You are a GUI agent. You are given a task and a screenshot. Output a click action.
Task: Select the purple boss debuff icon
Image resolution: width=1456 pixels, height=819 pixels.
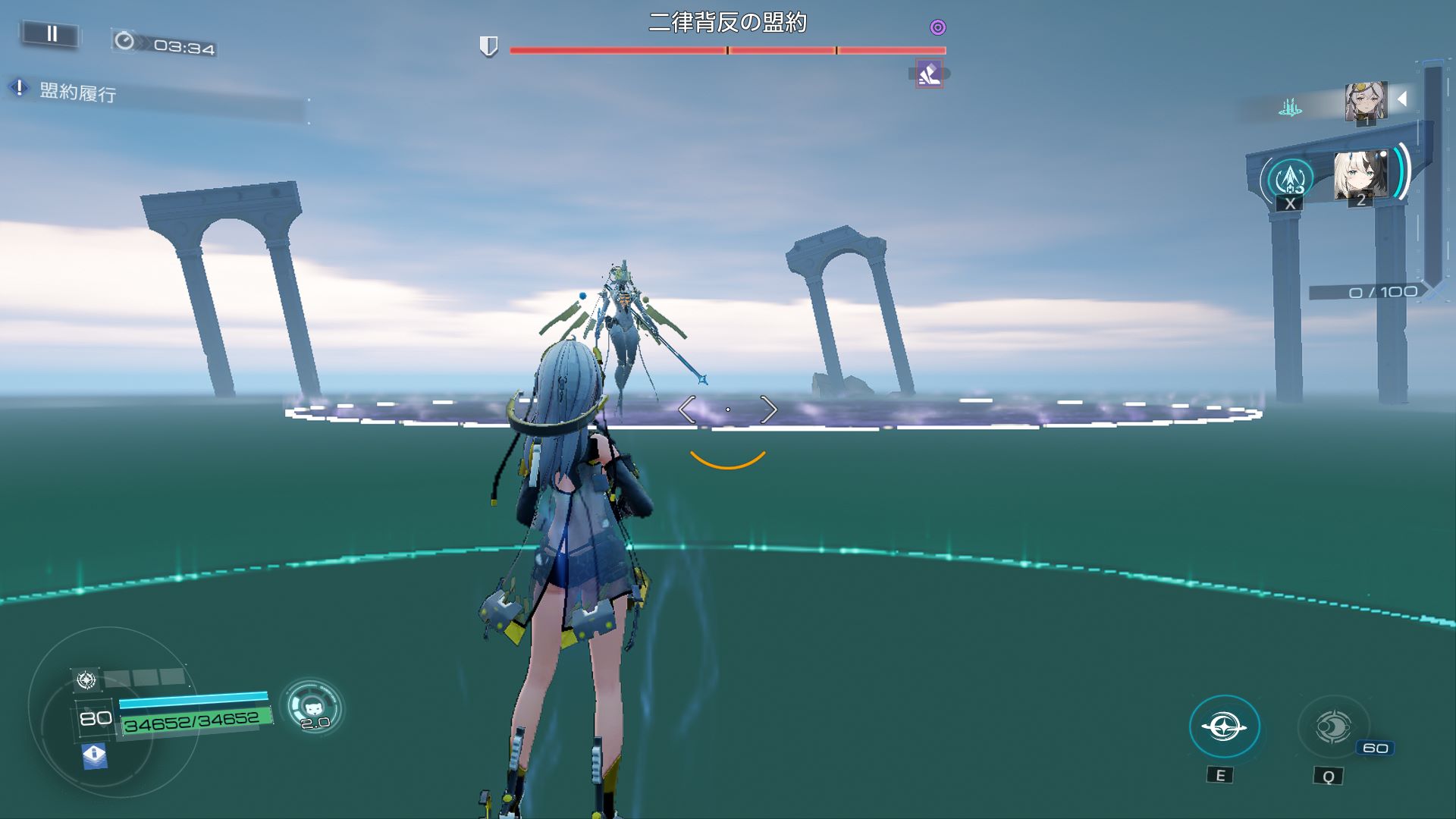929,74
